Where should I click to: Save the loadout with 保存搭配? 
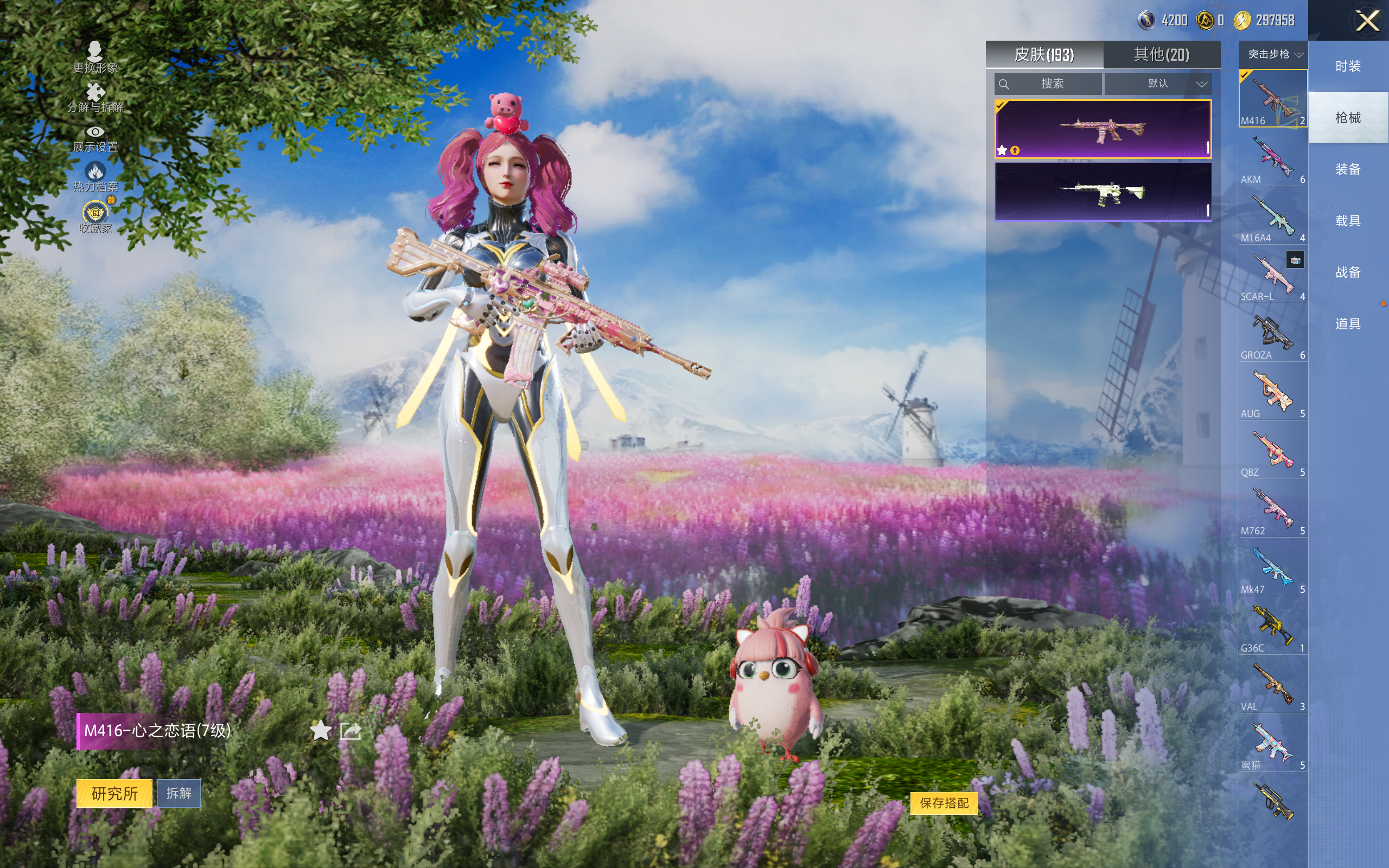[x=944, y=803]
